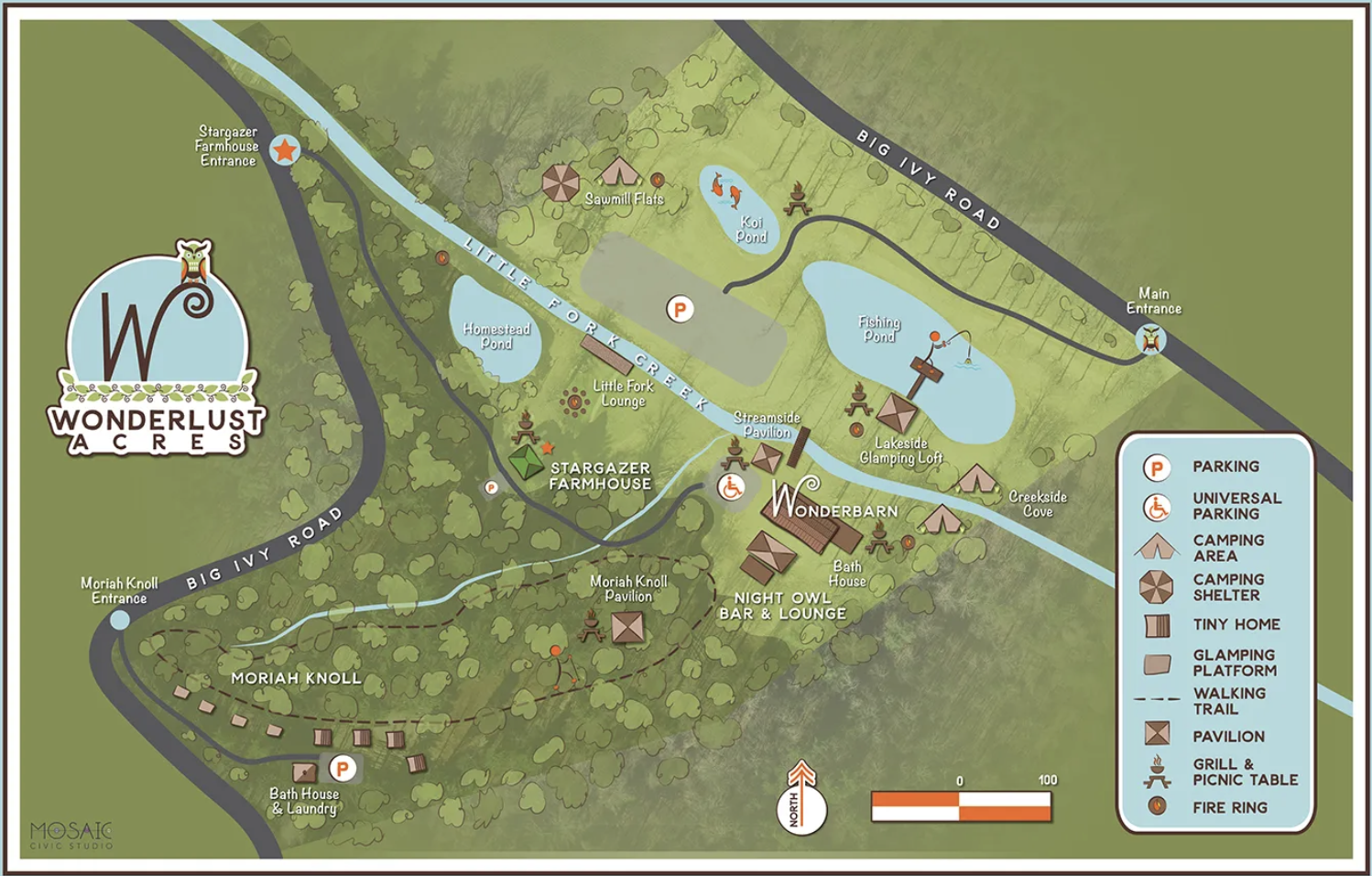This screenshot has height=876, width=1372.
Task: Click the Grill & Picnic Table legend entry
Action: tap(1244, 772)
